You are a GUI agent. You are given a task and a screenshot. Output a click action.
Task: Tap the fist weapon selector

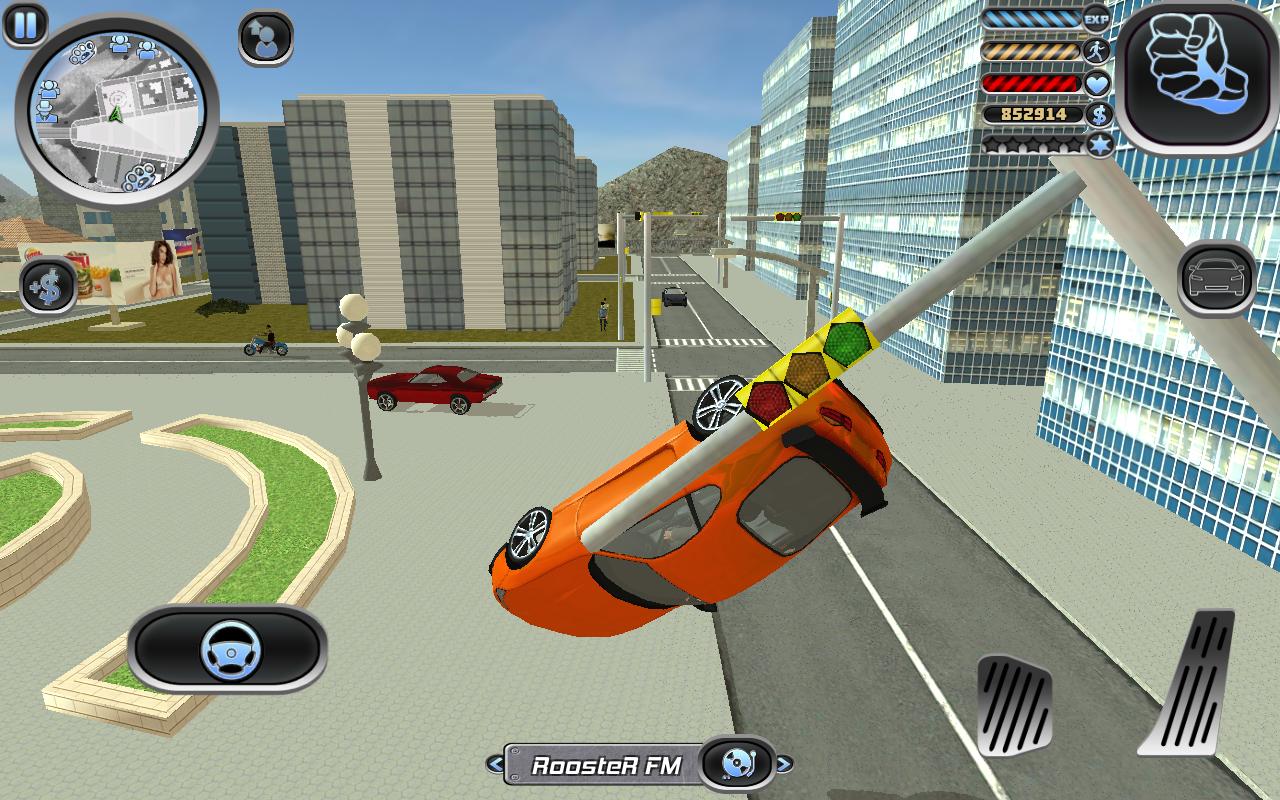[1197, 73]
